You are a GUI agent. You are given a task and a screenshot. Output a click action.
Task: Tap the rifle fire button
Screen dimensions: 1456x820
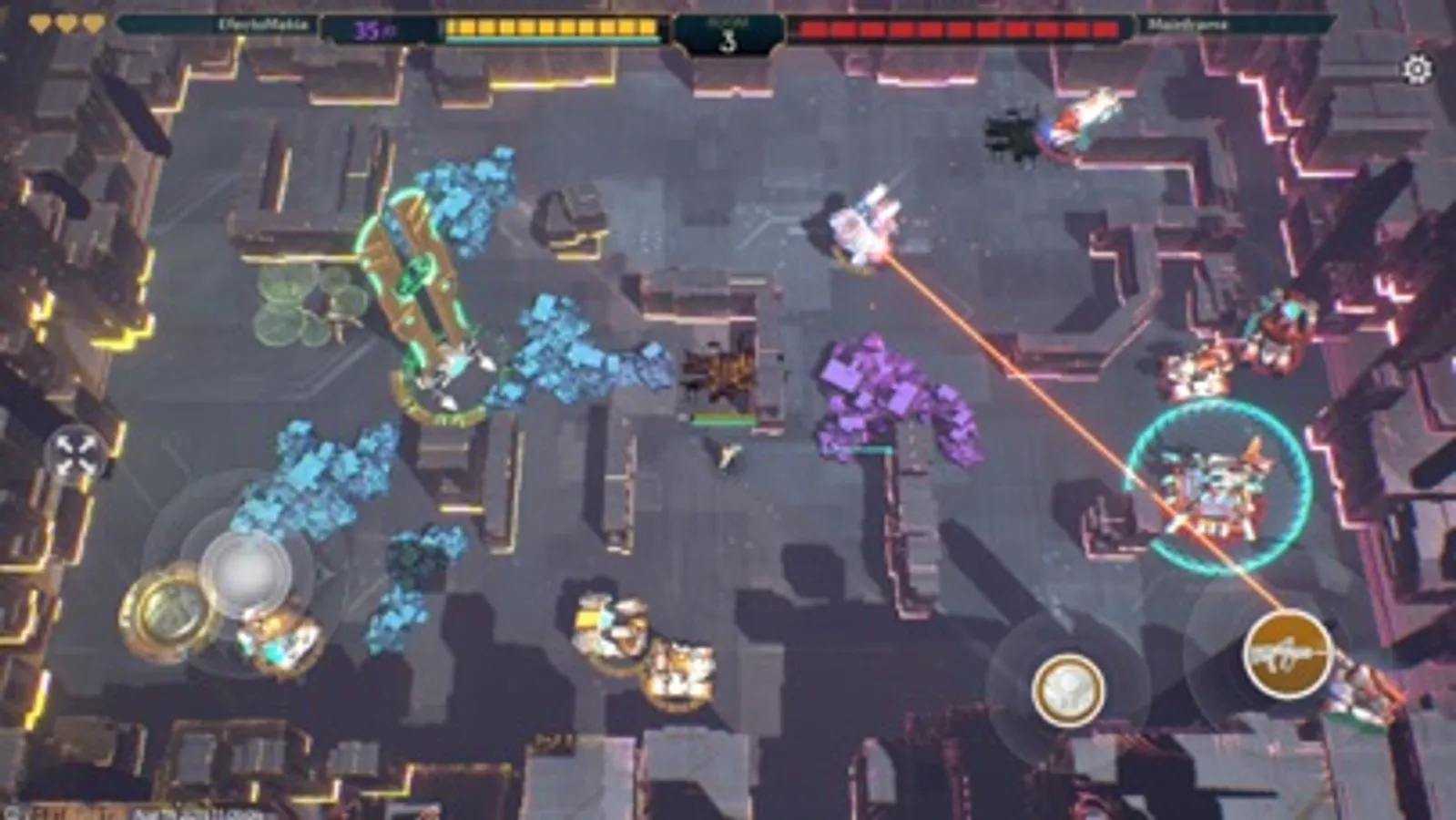1289,652
